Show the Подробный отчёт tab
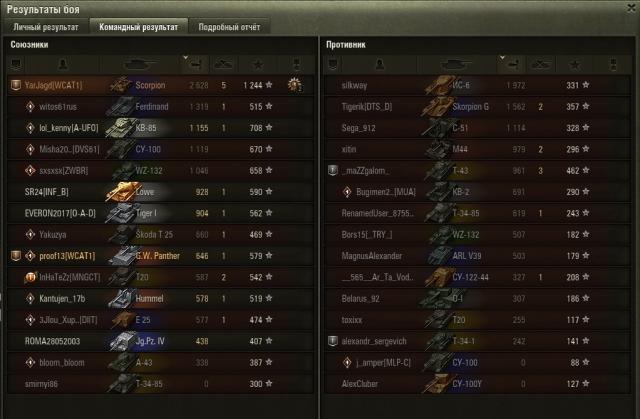 click(x=227, y=27)
